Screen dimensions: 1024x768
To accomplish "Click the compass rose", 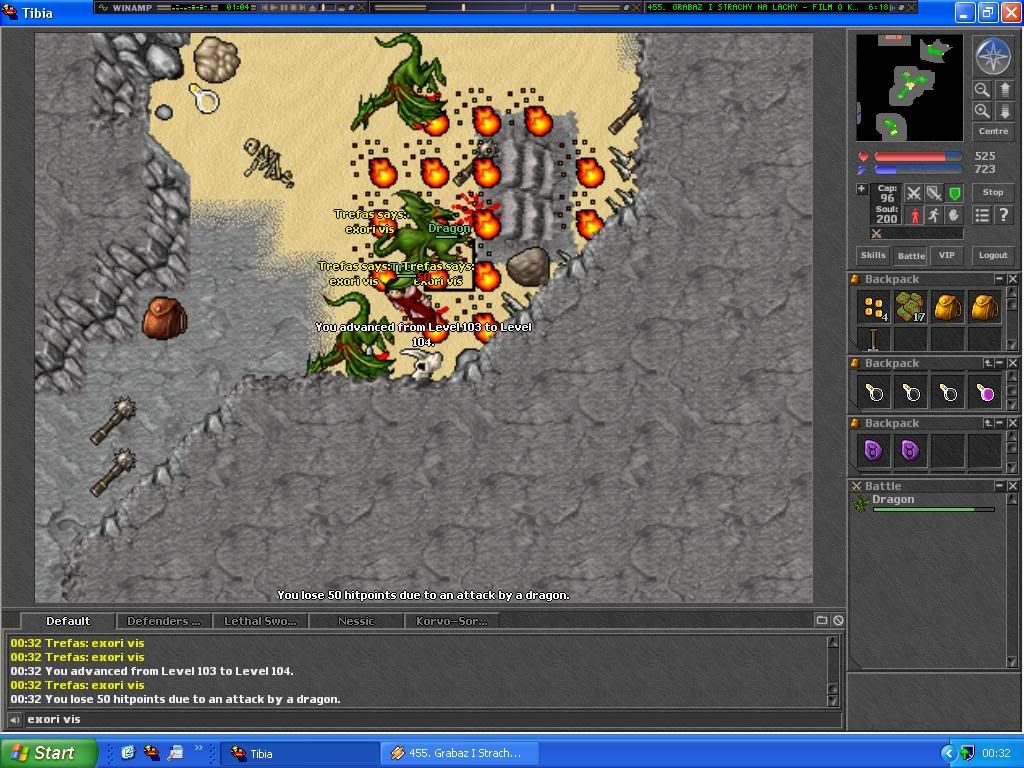I will (993, 57).
